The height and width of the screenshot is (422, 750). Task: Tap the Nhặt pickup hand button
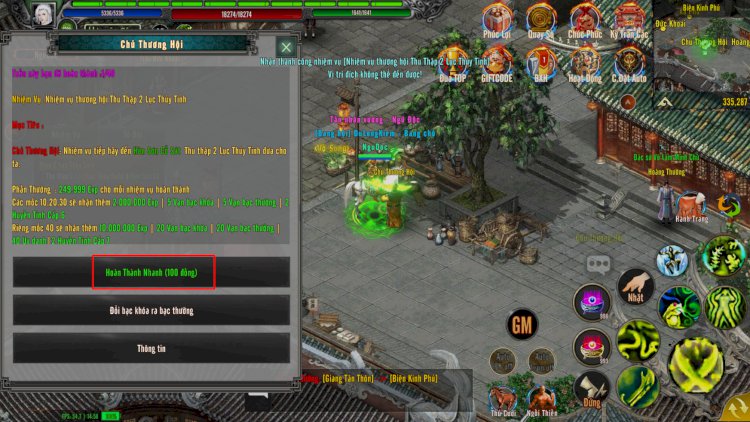pyautogui.click(x=635, y=289)
